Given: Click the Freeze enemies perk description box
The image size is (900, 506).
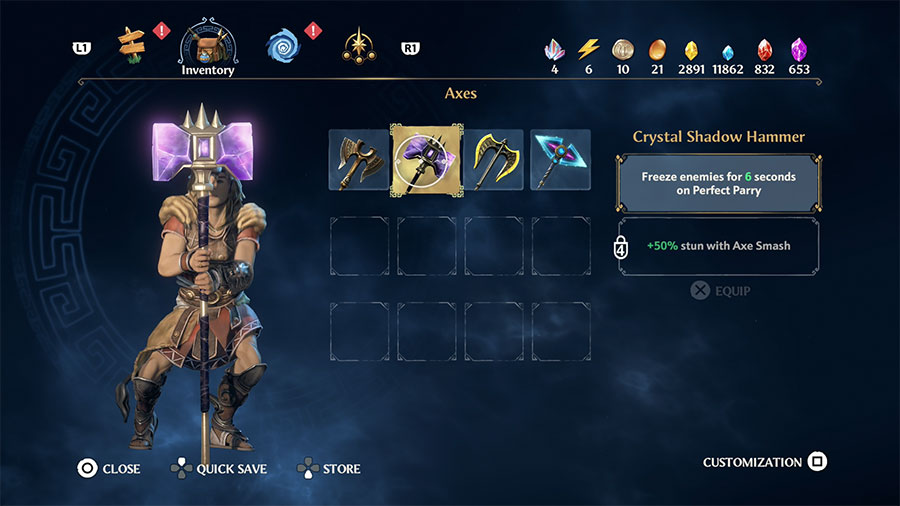Looking at the screenshot, I should click(719, 182).
